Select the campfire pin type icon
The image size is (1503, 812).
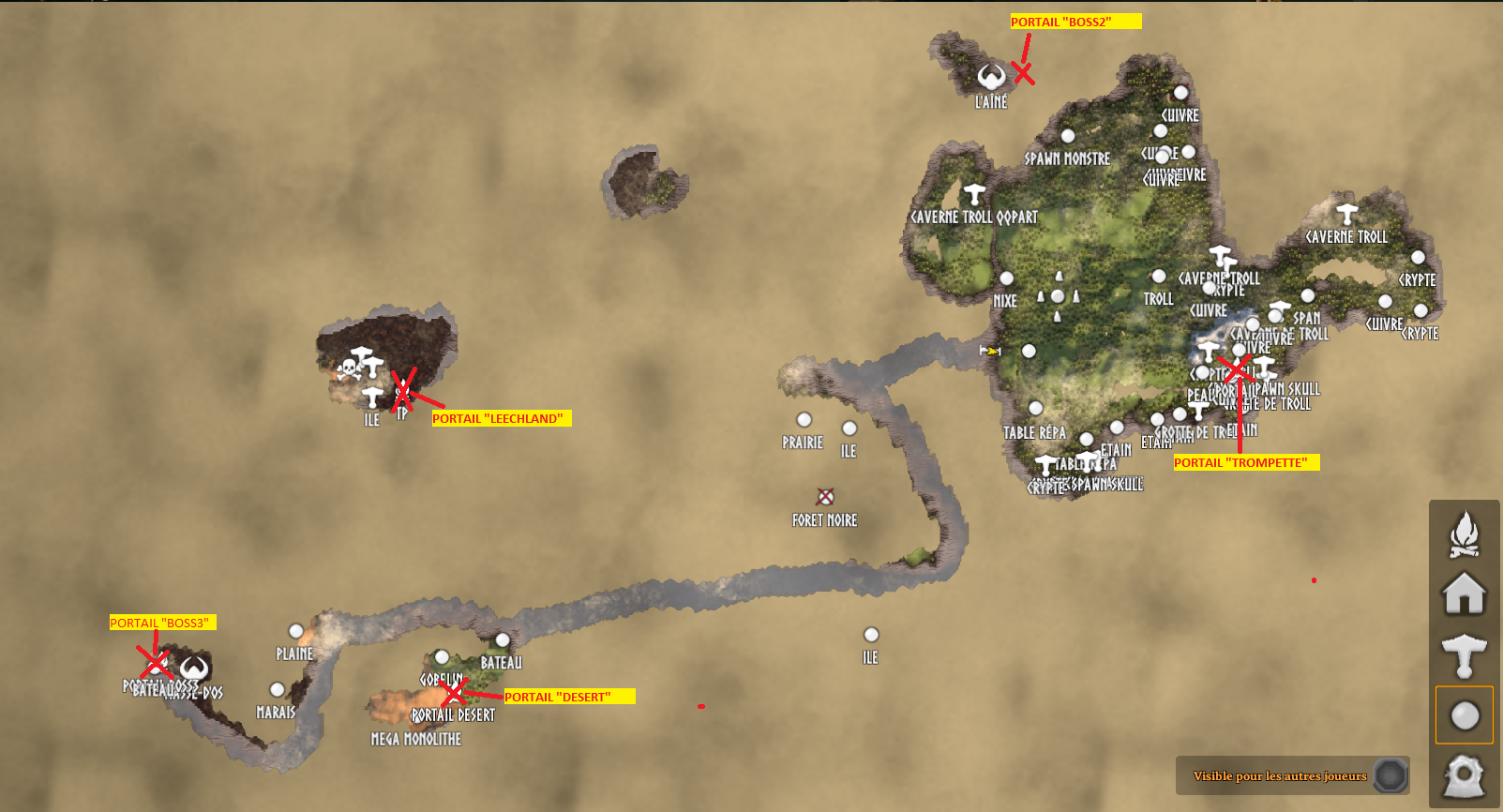coord(1464,534)
